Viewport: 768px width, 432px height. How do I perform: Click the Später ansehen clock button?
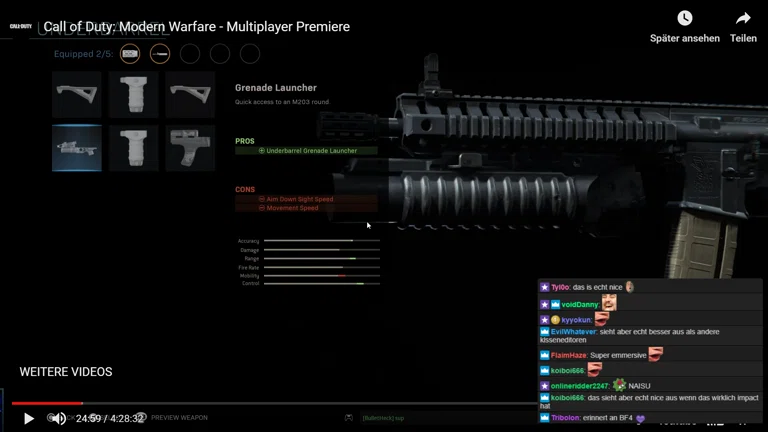coord(684,19)
